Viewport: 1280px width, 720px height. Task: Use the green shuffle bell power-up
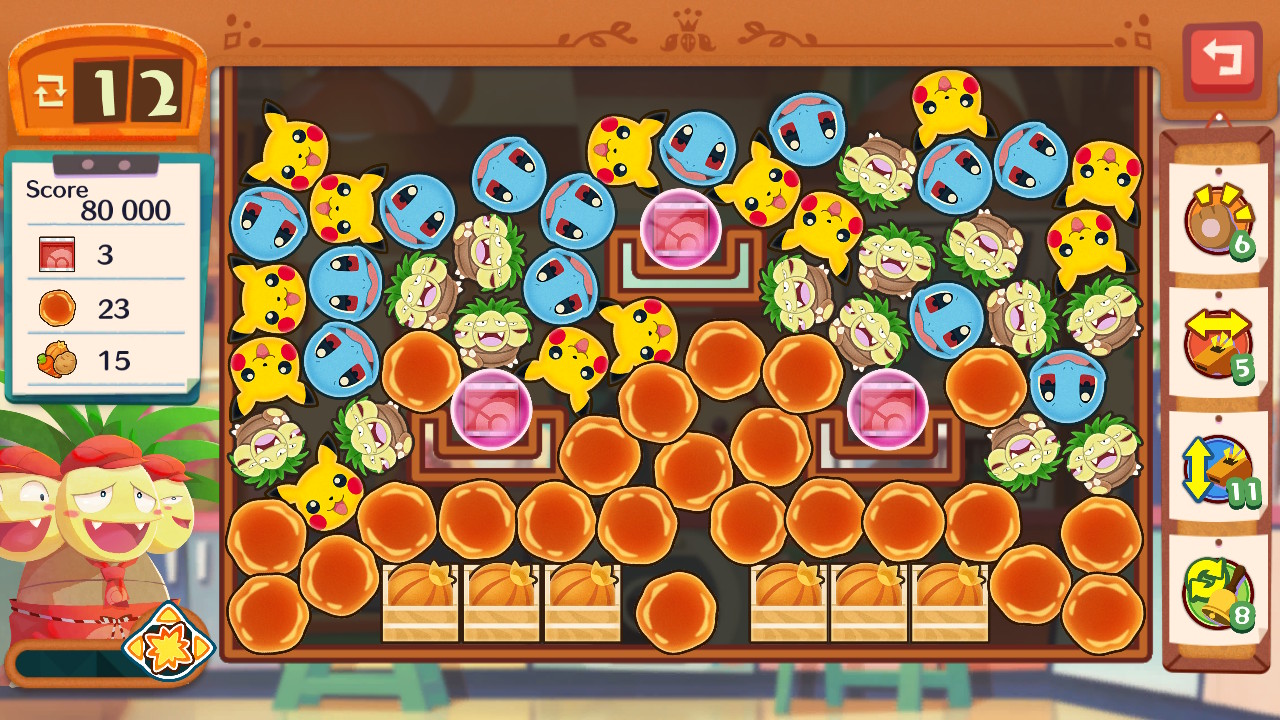1217,592
